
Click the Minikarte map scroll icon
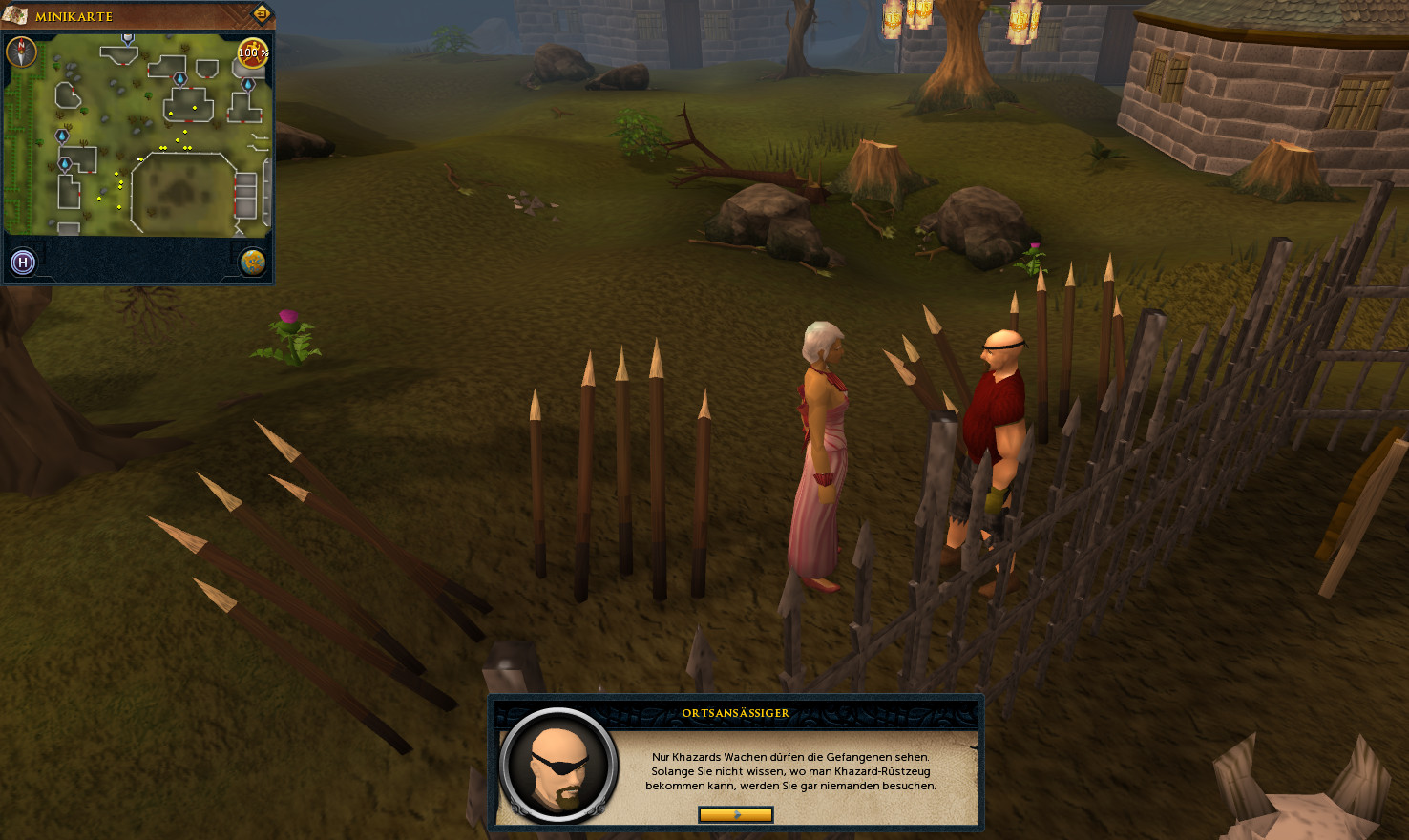(15, 15)
